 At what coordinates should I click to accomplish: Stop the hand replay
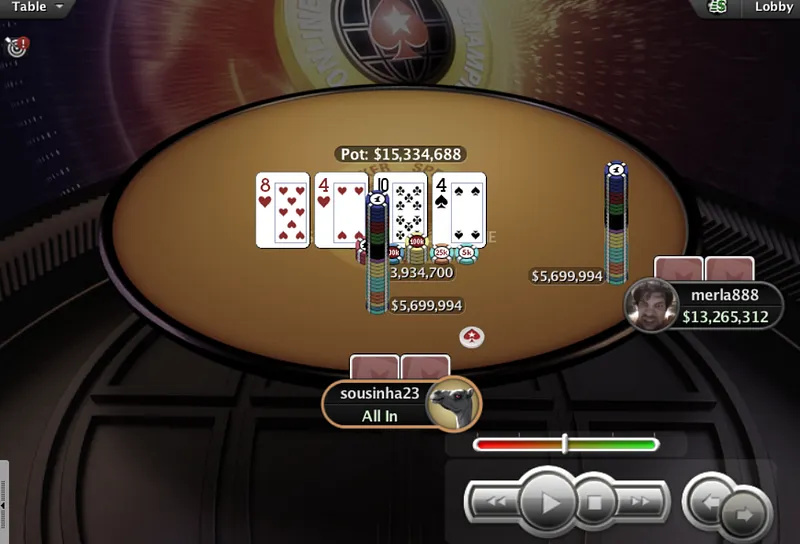click(x=595, y=502)
